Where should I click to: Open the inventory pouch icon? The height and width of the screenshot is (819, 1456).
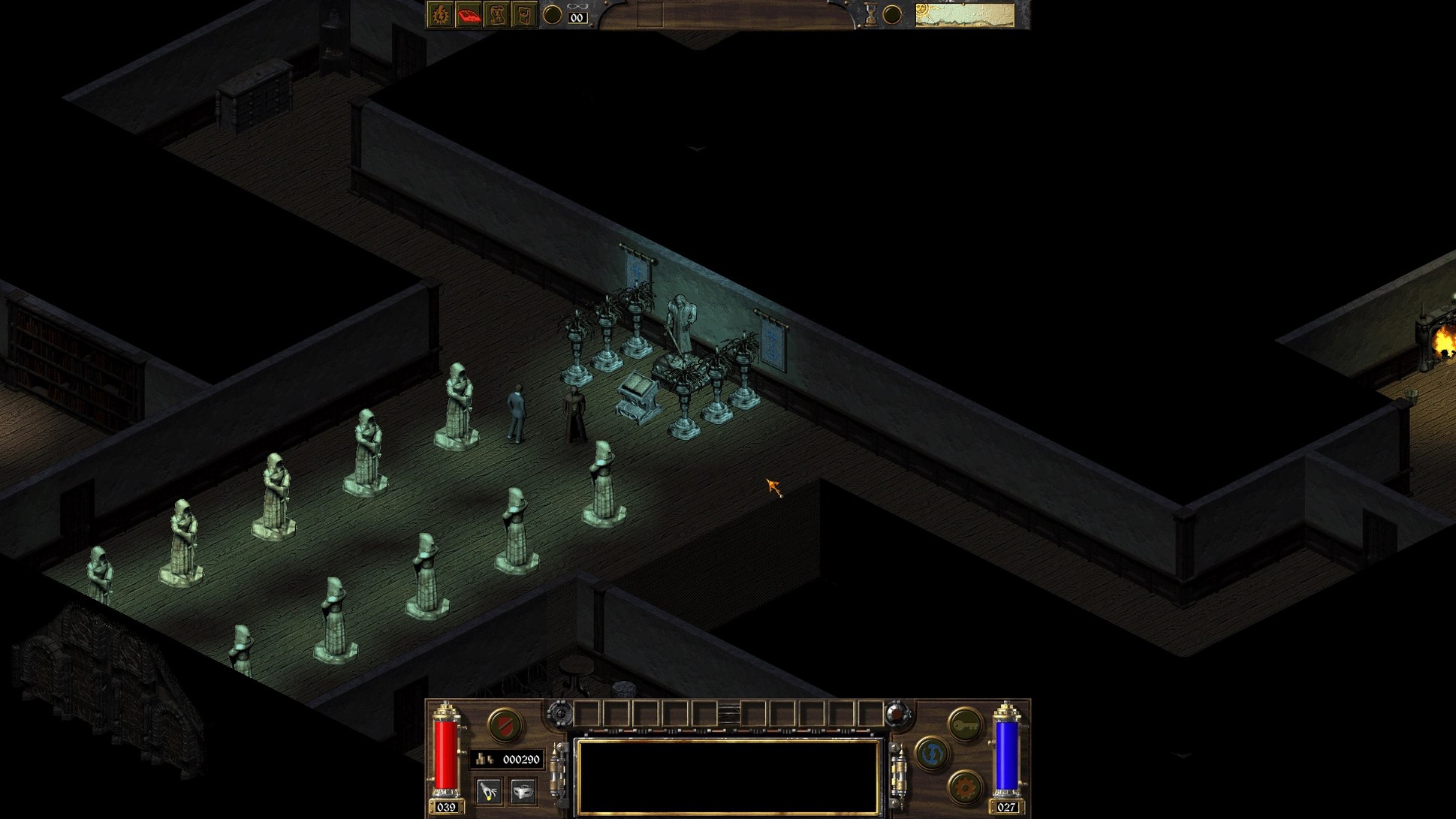(524, 15)
